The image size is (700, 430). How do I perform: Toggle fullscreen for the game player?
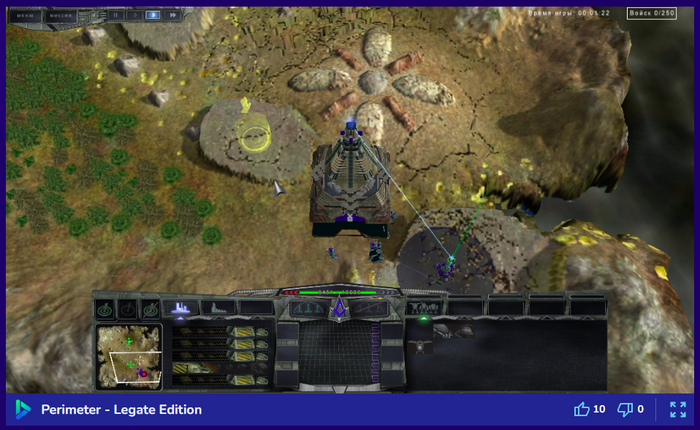(677, 409)
